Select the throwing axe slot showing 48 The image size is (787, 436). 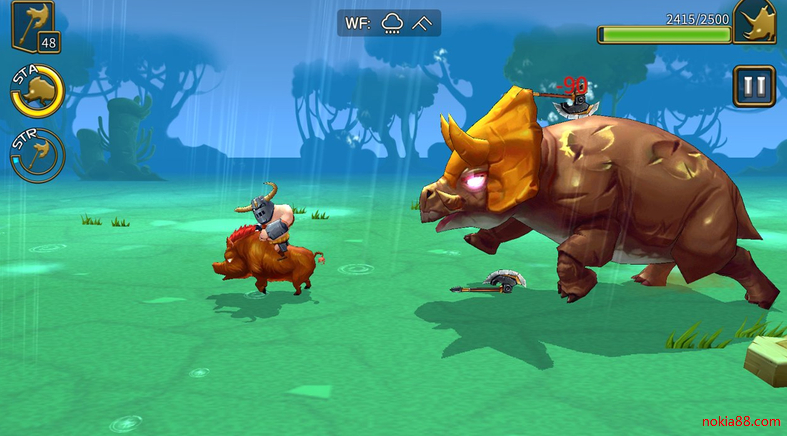pos(32,26)
